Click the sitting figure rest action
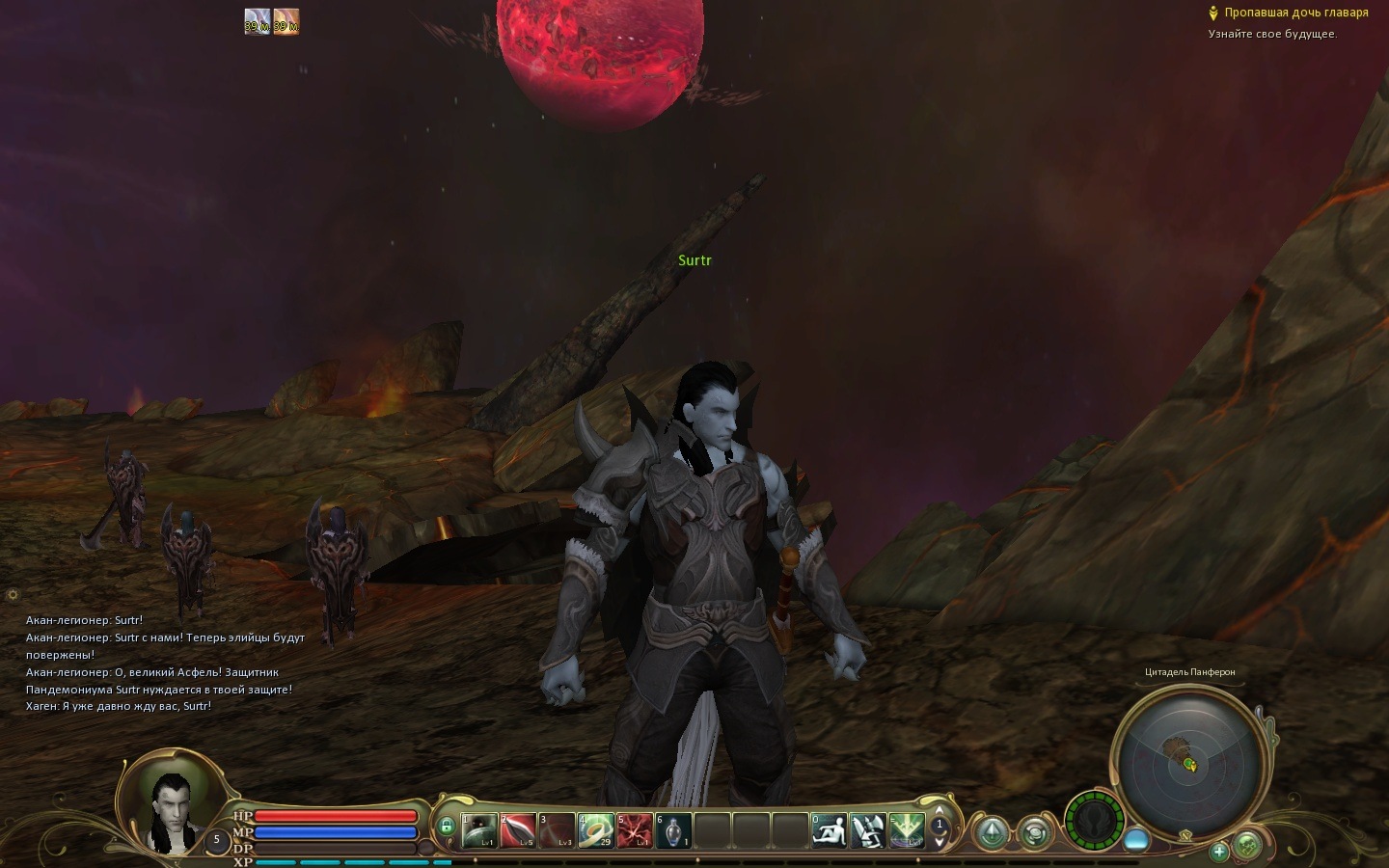The image size is (1389, 868). pyautogui.click(x=829, y=829)
